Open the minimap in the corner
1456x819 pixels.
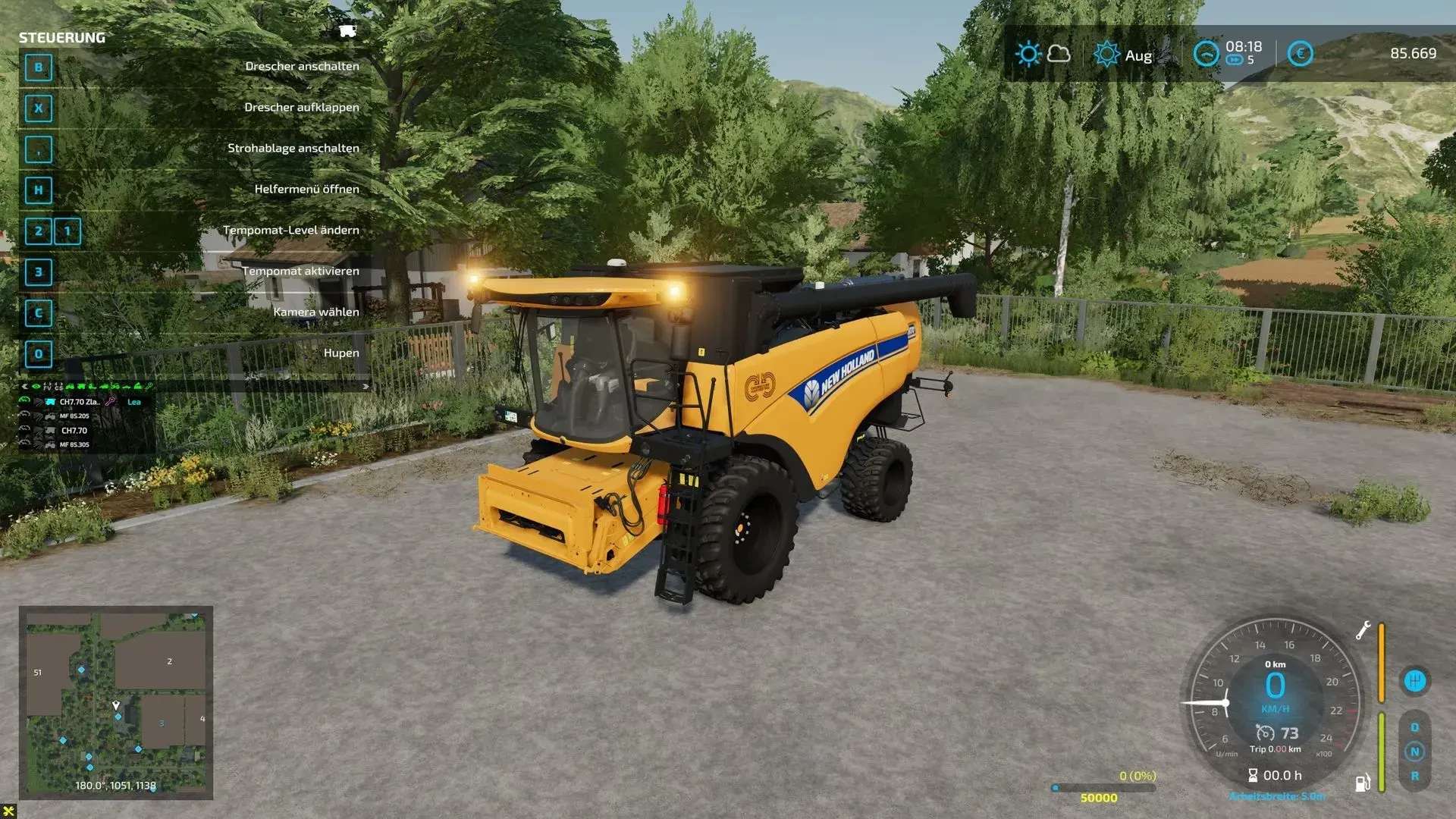coord(116,701)
